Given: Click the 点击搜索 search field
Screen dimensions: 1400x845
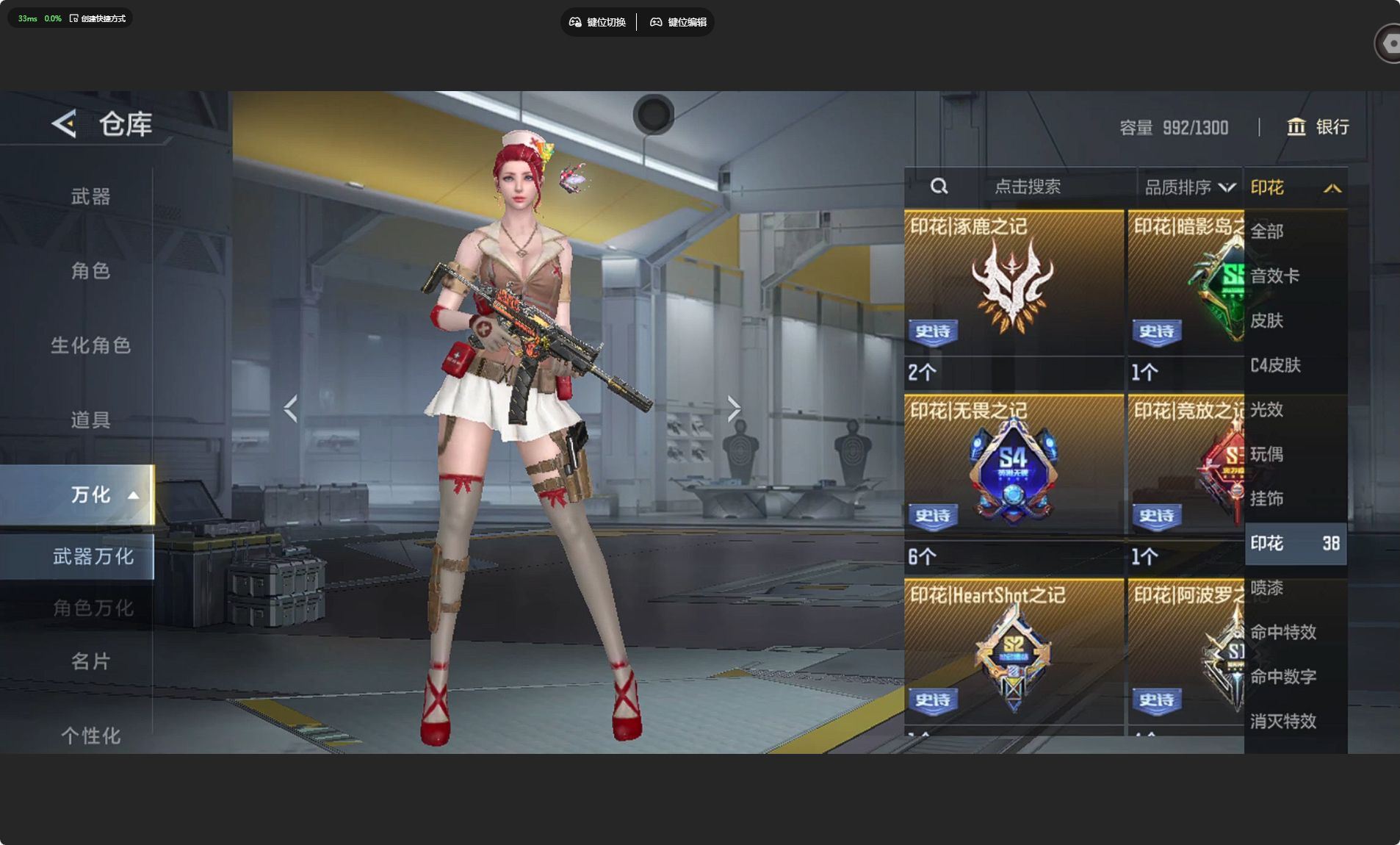Looking at the screenshot, I should [1027, 187].
